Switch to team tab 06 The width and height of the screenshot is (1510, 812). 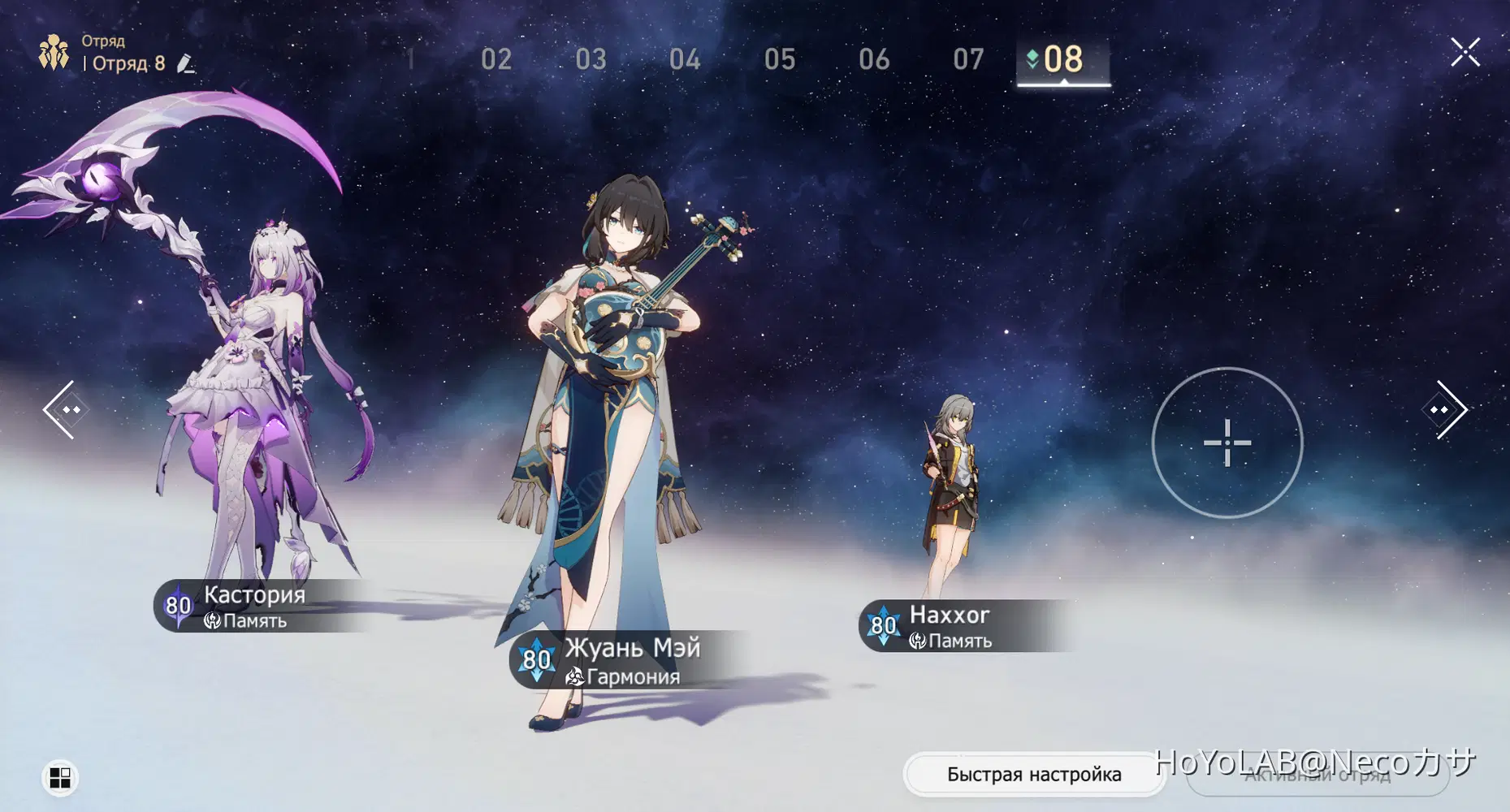(x=874, y=59)
